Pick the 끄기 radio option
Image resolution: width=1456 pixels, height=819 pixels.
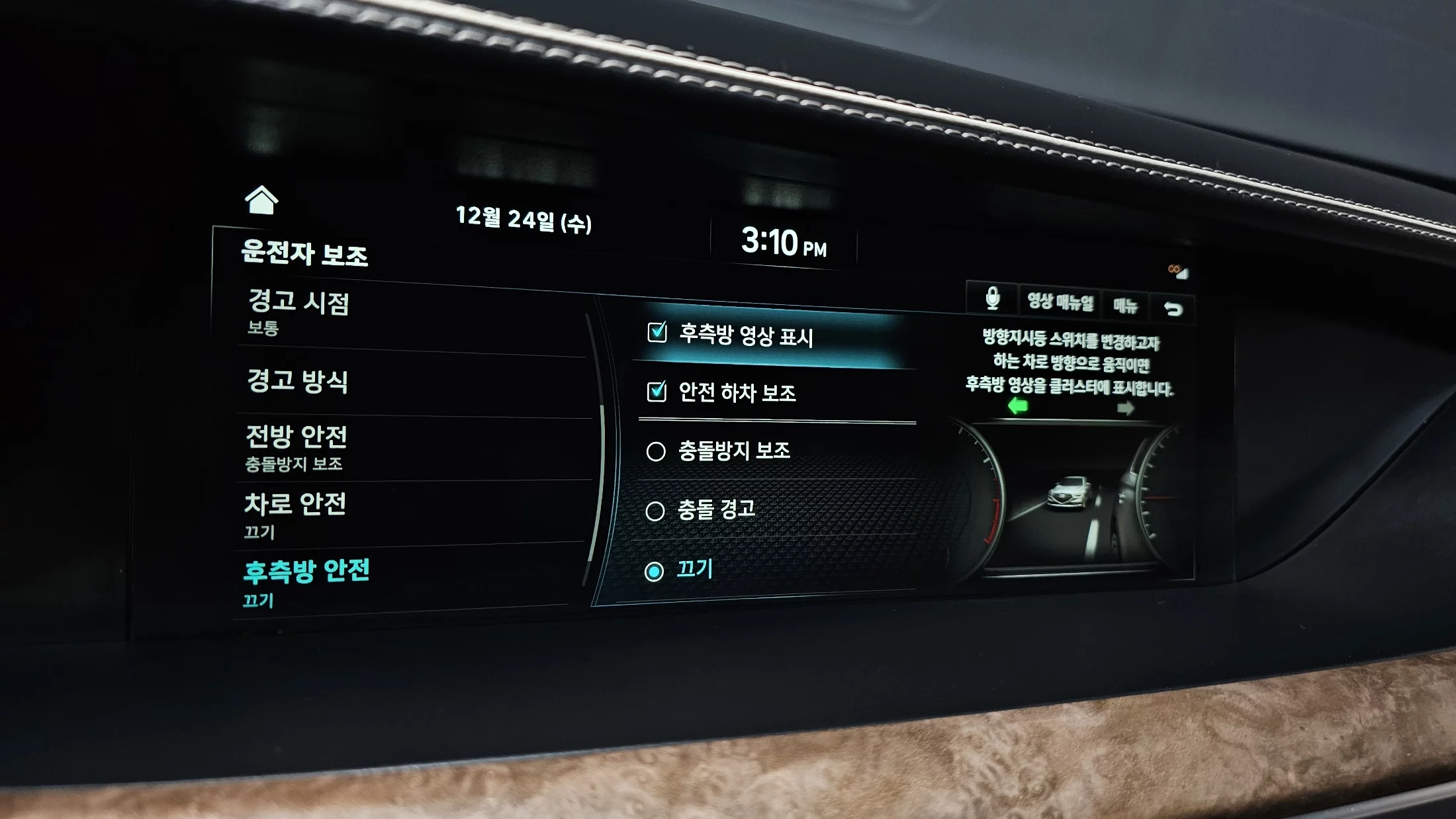point(654,572)
